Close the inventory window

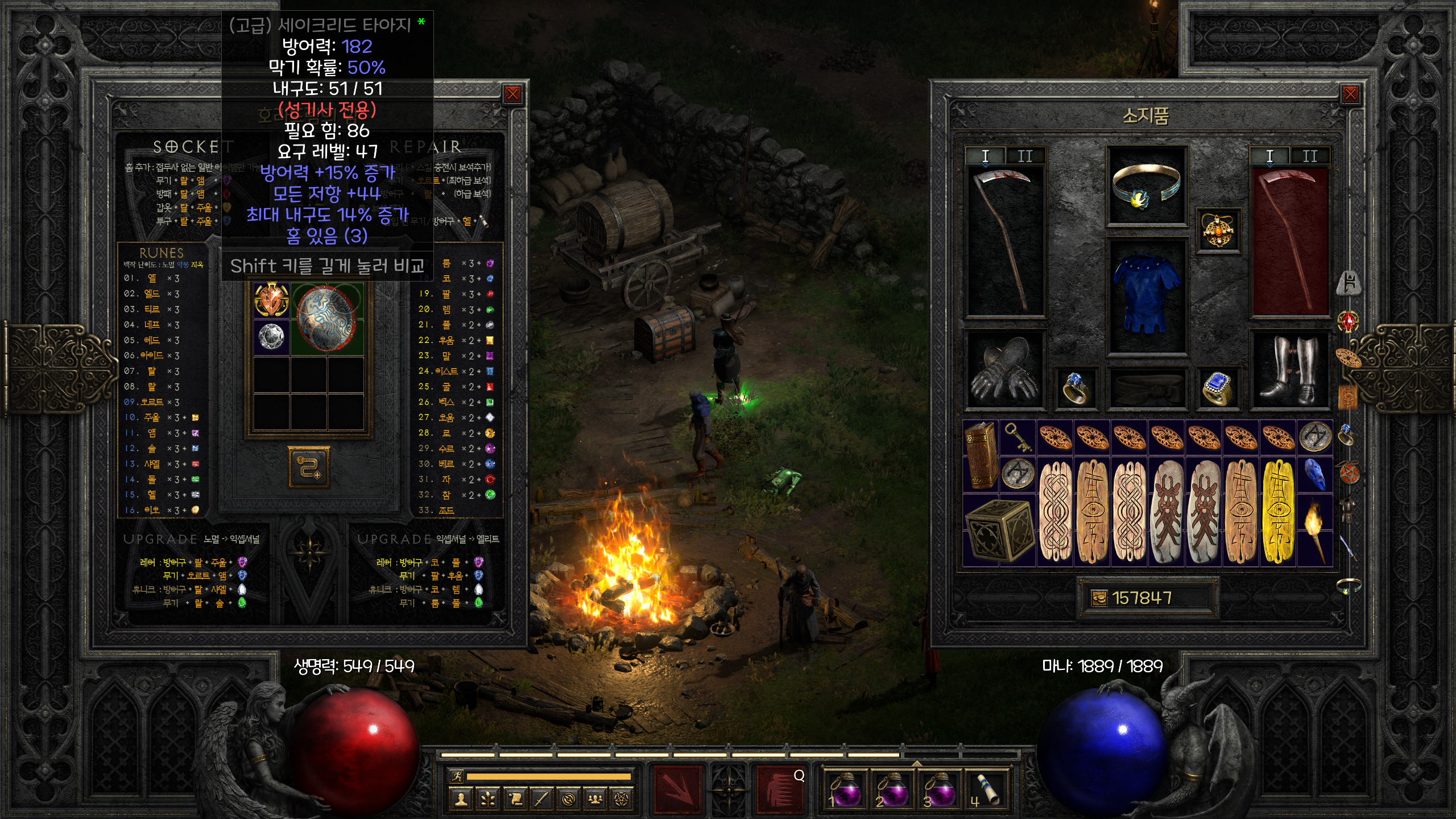[1350, 94]
